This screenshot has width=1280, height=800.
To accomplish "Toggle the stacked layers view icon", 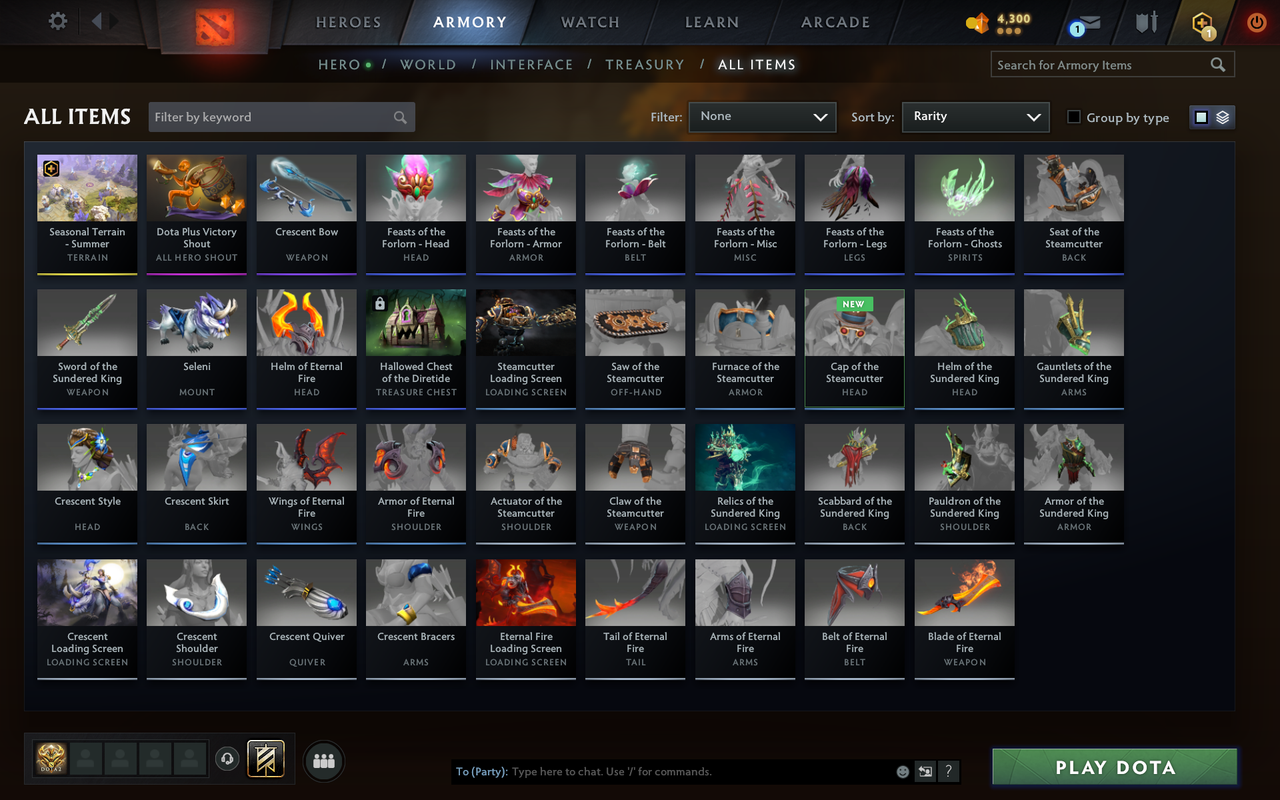I will click(x=1222, y=116).
